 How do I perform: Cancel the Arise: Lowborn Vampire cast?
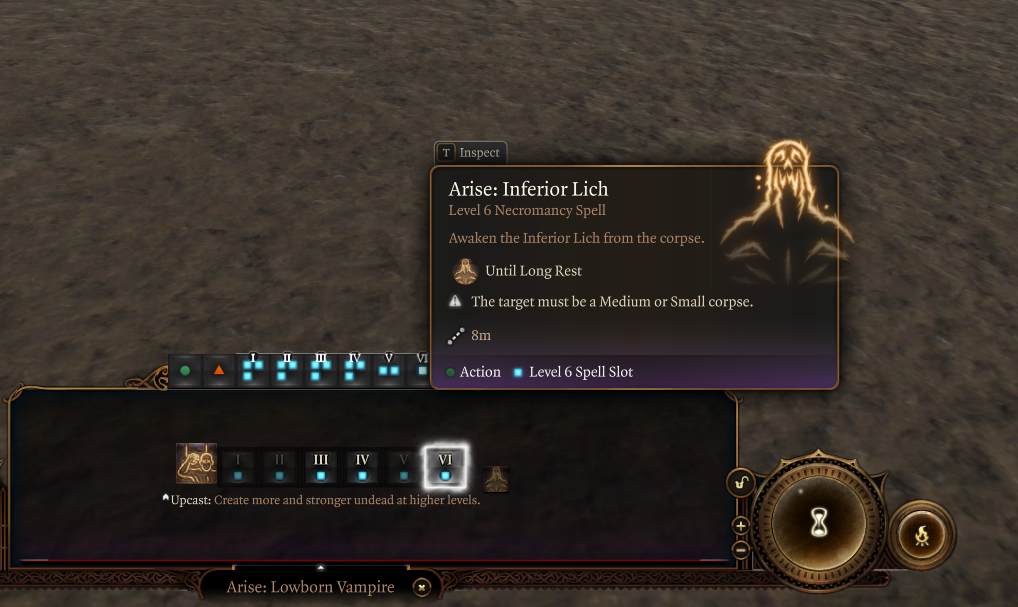click(x=422, y=587)
